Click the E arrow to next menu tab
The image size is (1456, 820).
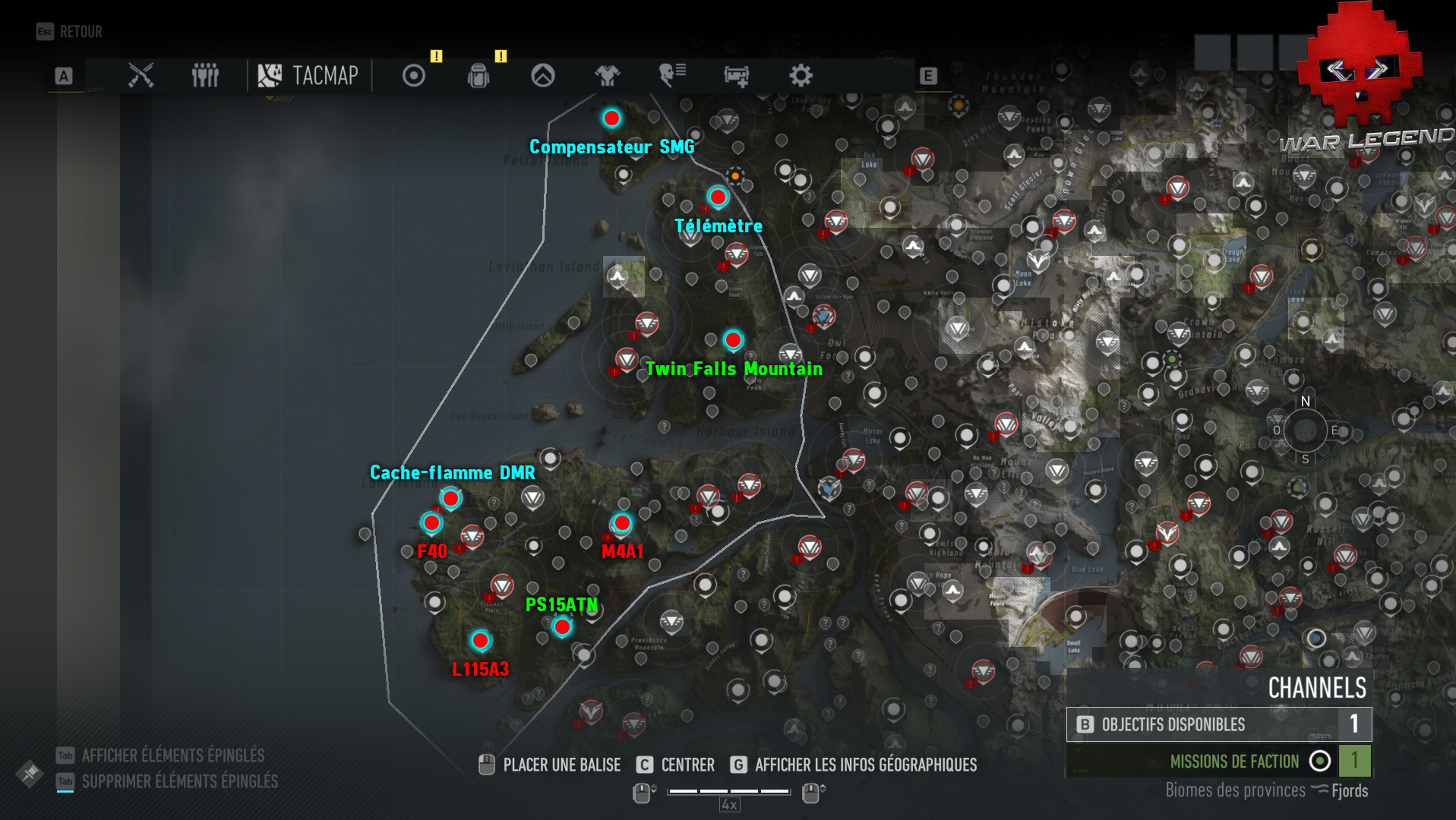tap(927, 76)
